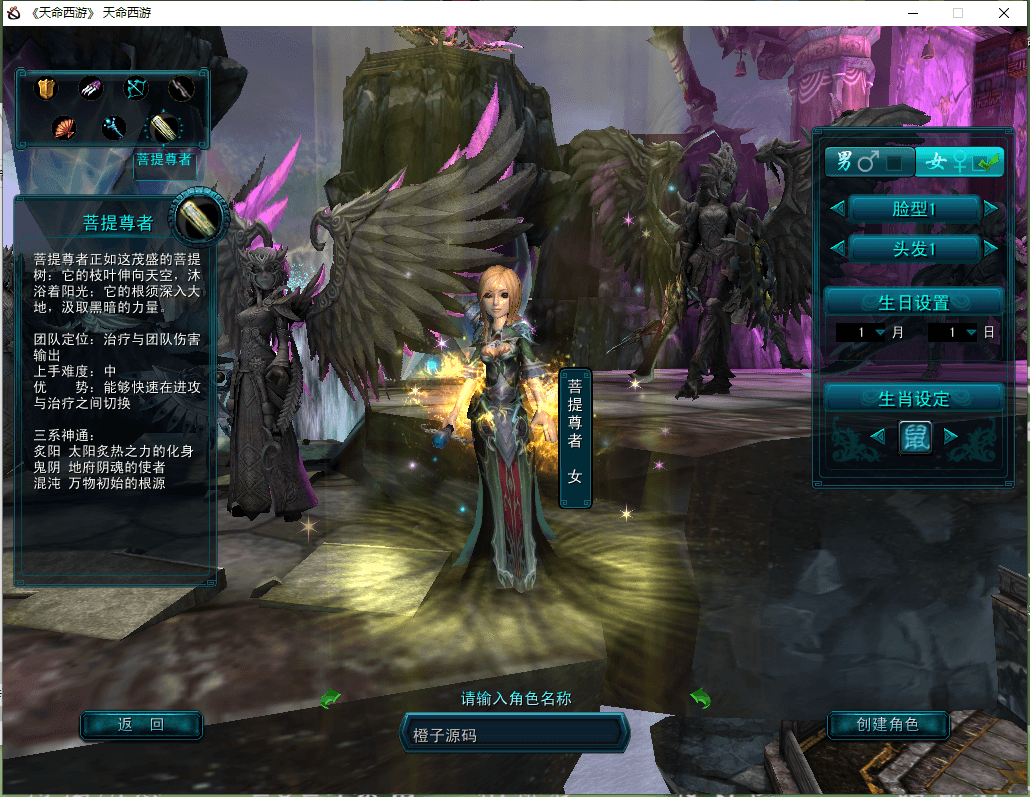This screenshot has width=1030, height=797.
Task: Open the birthday month (月) dropdown
Action: (880, 333)
